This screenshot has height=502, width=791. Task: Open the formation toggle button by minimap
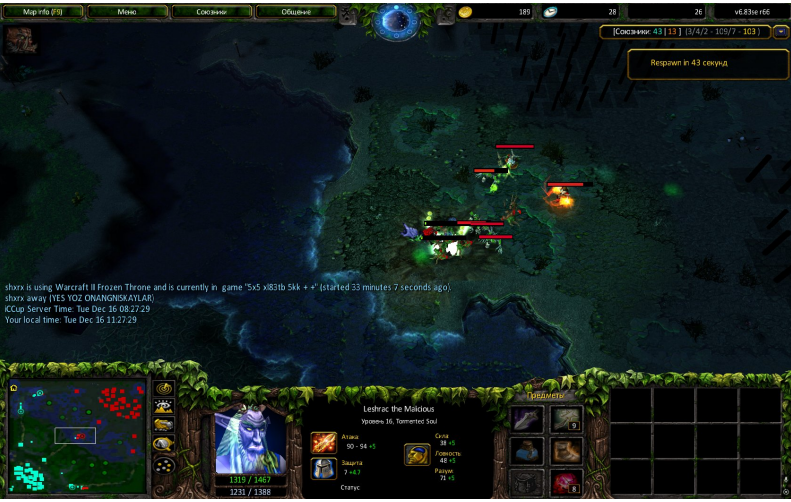[x=163, y=465]
